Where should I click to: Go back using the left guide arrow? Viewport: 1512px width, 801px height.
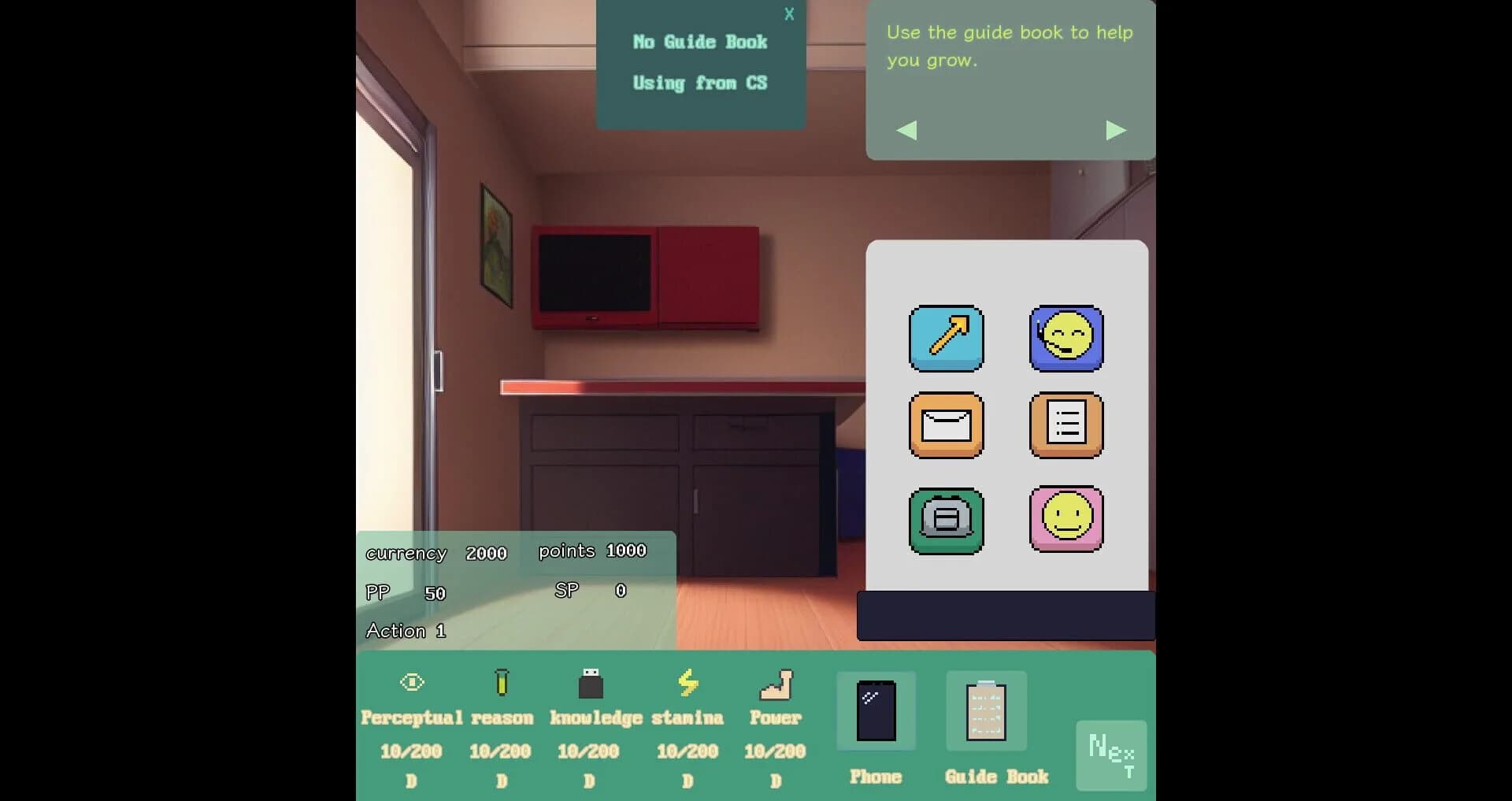906,130
